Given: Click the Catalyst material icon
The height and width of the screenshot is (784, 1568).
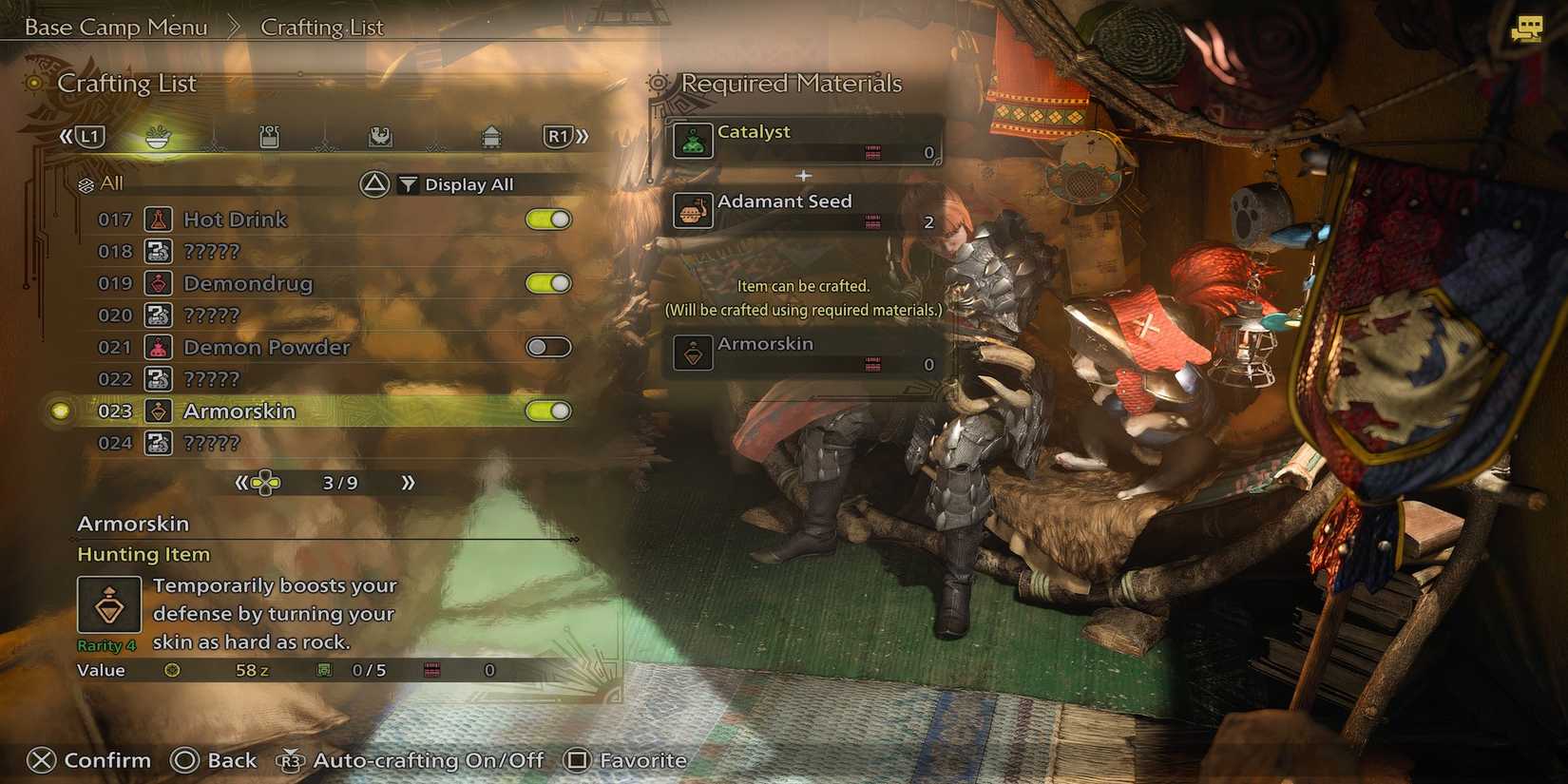Looking at the screenshot, I should [693, 140].
